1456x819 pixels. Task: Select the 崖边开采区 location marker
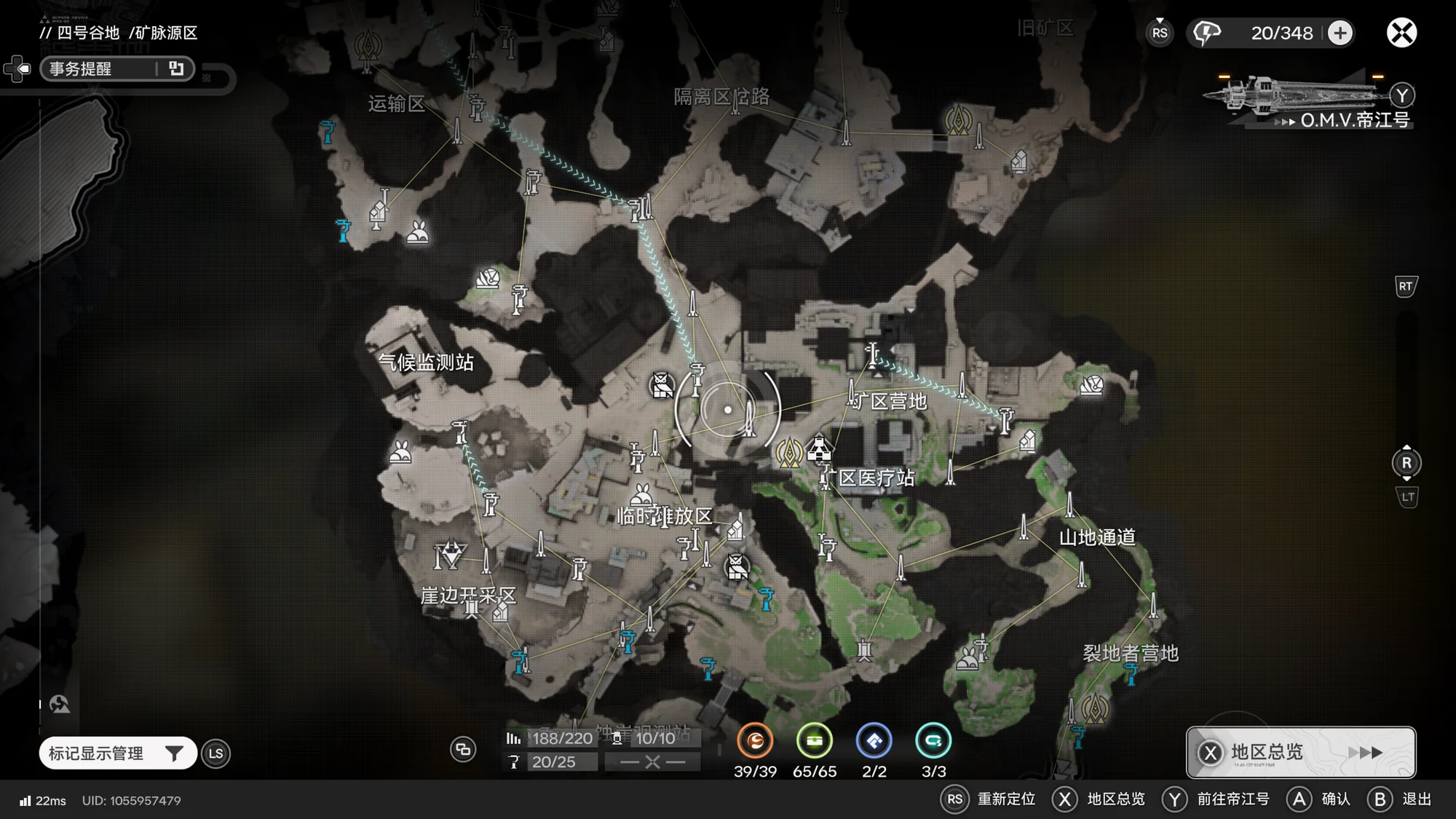click(x=468, y=596)
